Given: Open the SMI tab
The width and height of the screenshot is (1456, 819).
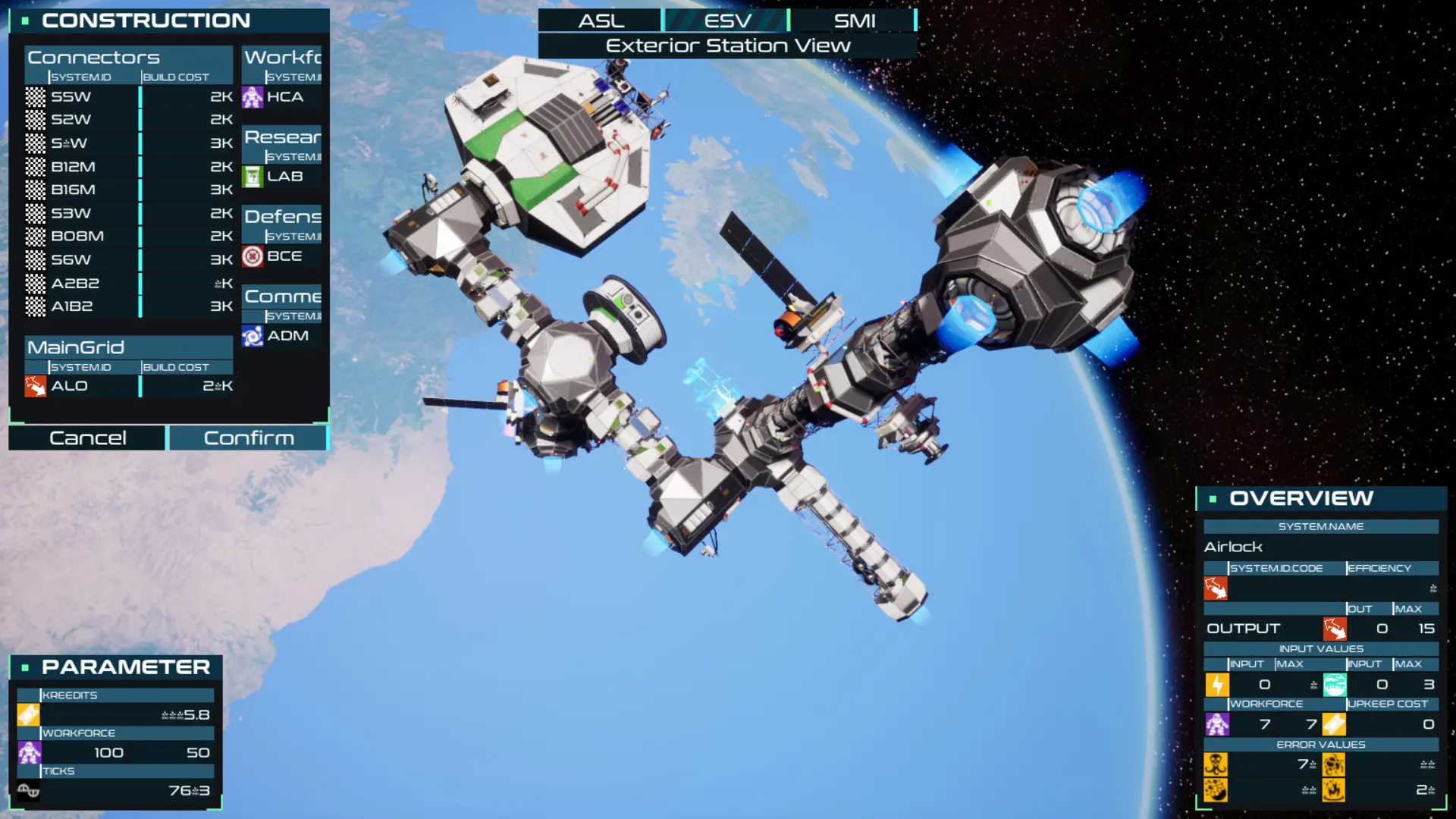Looking at the screenshot, I should (854, 20).
